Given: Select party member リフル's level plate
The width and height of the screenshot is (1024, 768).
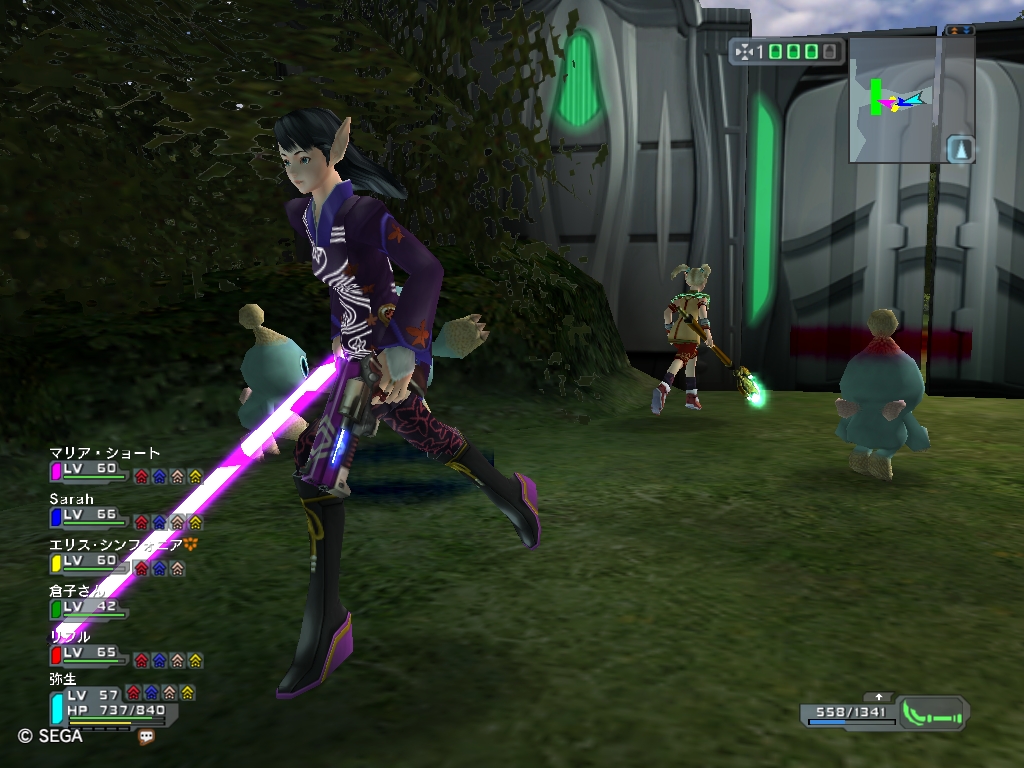Looking at the screenshot, I should tap(90, 654).
